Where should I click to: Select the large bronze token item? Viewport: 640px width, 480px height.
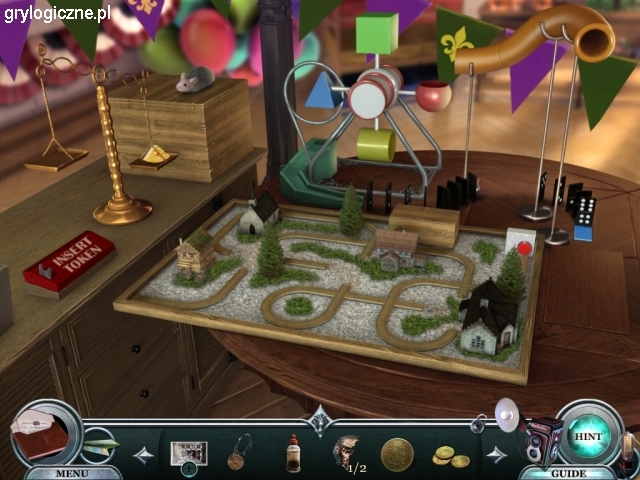[x=397, y=452]
